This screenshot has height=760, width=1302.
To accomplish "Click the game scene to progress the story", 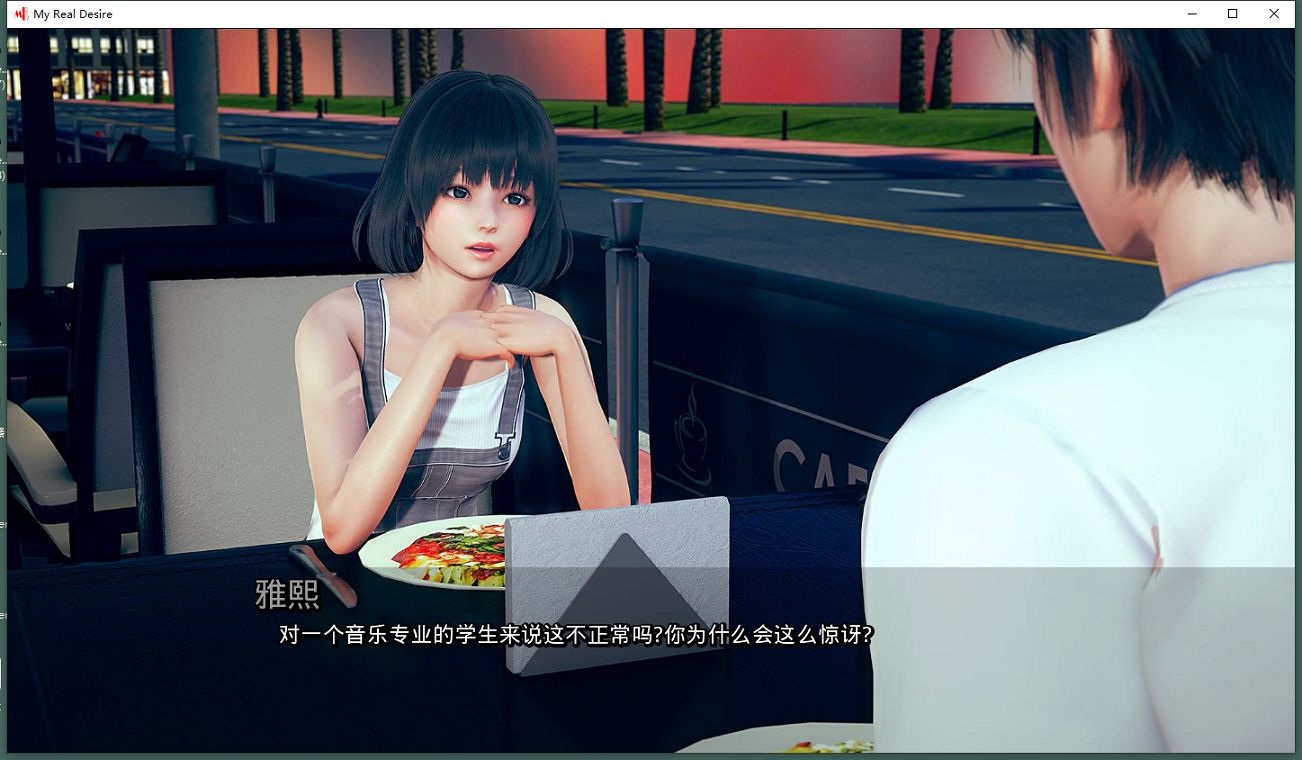I will click(650, 300).
